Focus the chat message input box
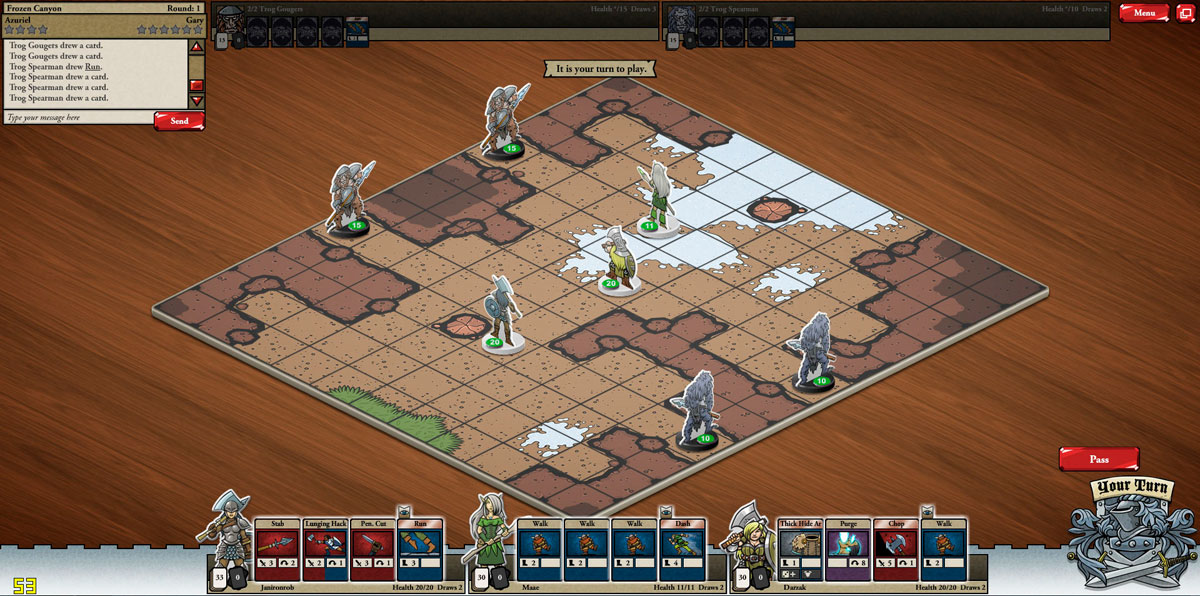The width and height of the screenshot is (1200, 596). tap(78, 118)
